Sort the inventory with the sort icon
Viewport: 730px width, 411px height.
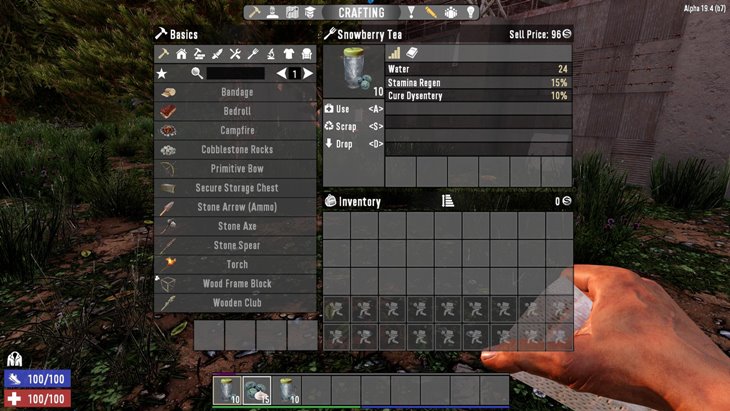pyautogui.click(x=448, y=201)
